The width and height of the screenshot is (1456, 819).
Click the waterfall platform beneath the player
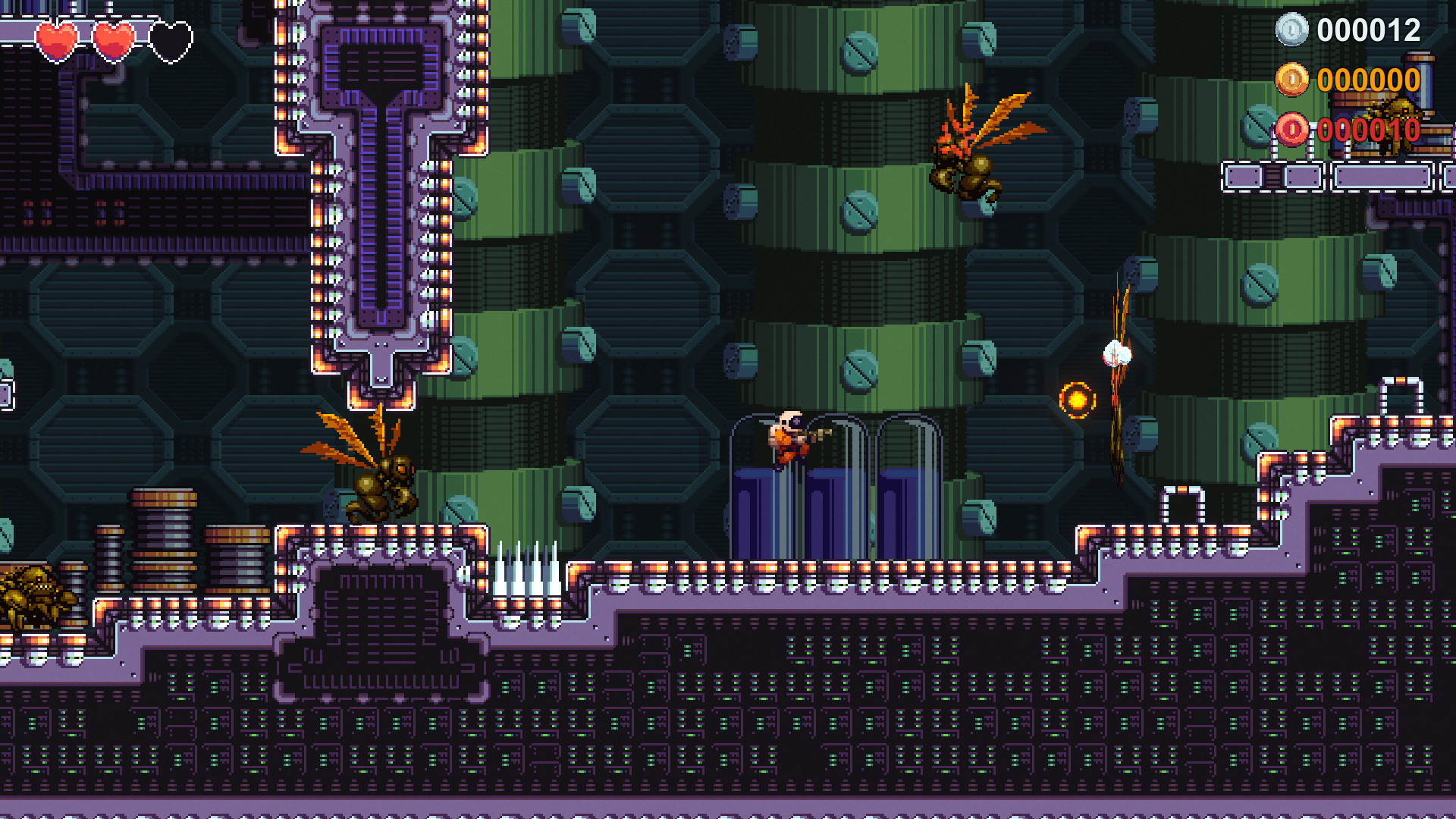tap(827, 500)
